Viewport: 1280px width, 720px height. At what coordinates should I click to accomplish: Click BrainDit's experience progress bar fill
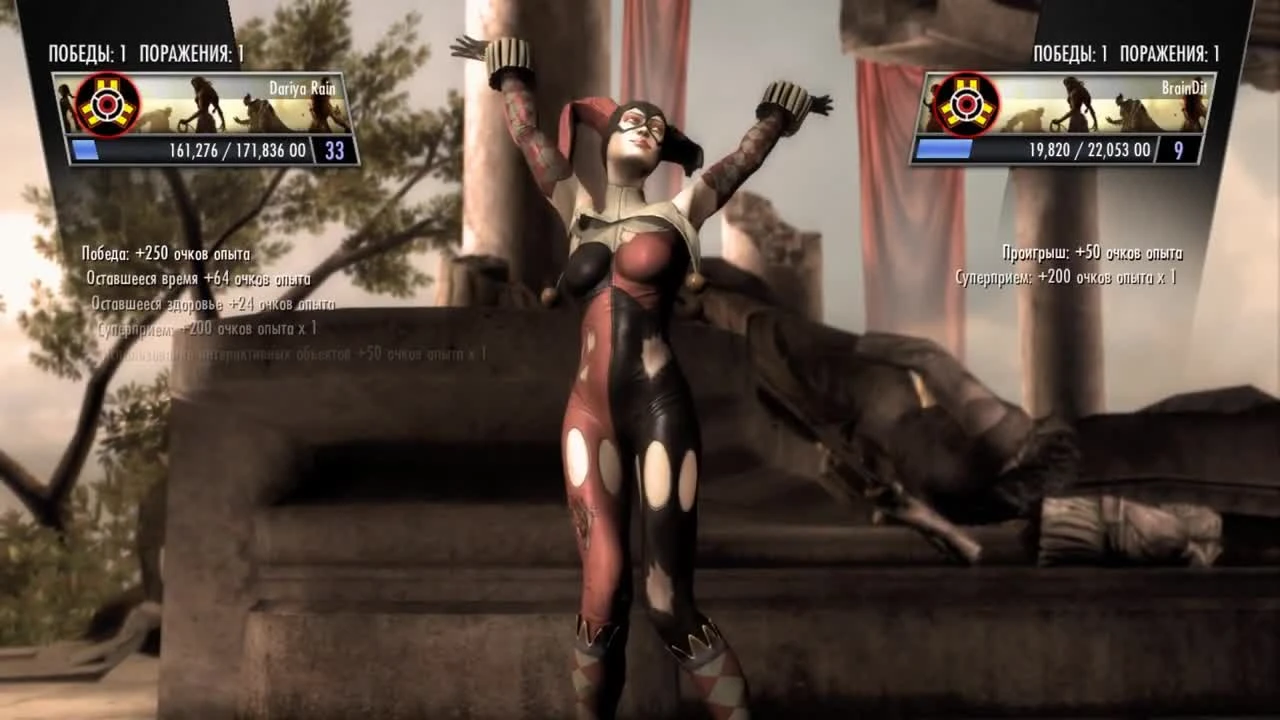coord(945,150)
